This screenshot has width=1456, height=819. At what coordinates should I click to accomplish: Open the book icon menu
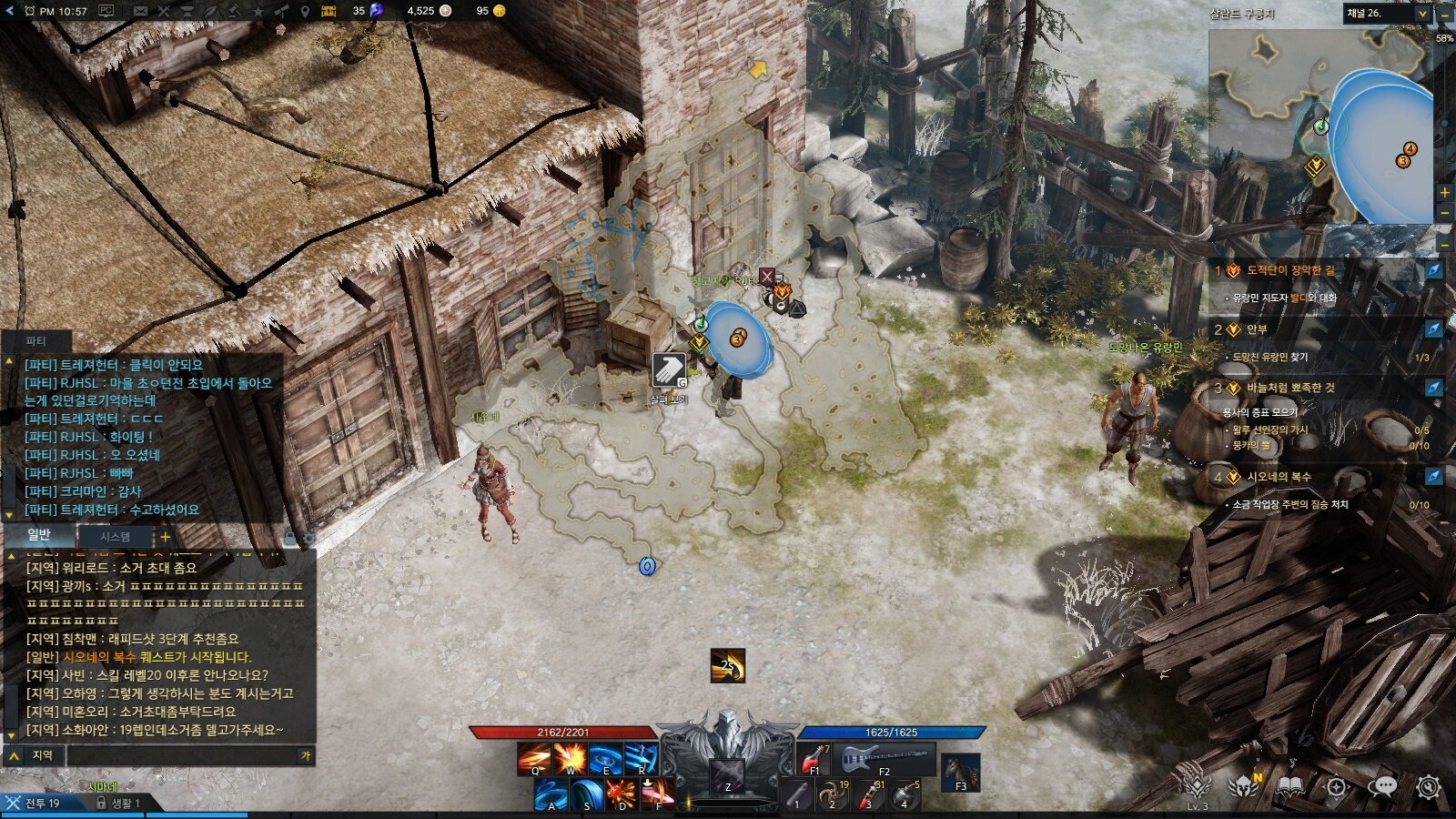1289,786
